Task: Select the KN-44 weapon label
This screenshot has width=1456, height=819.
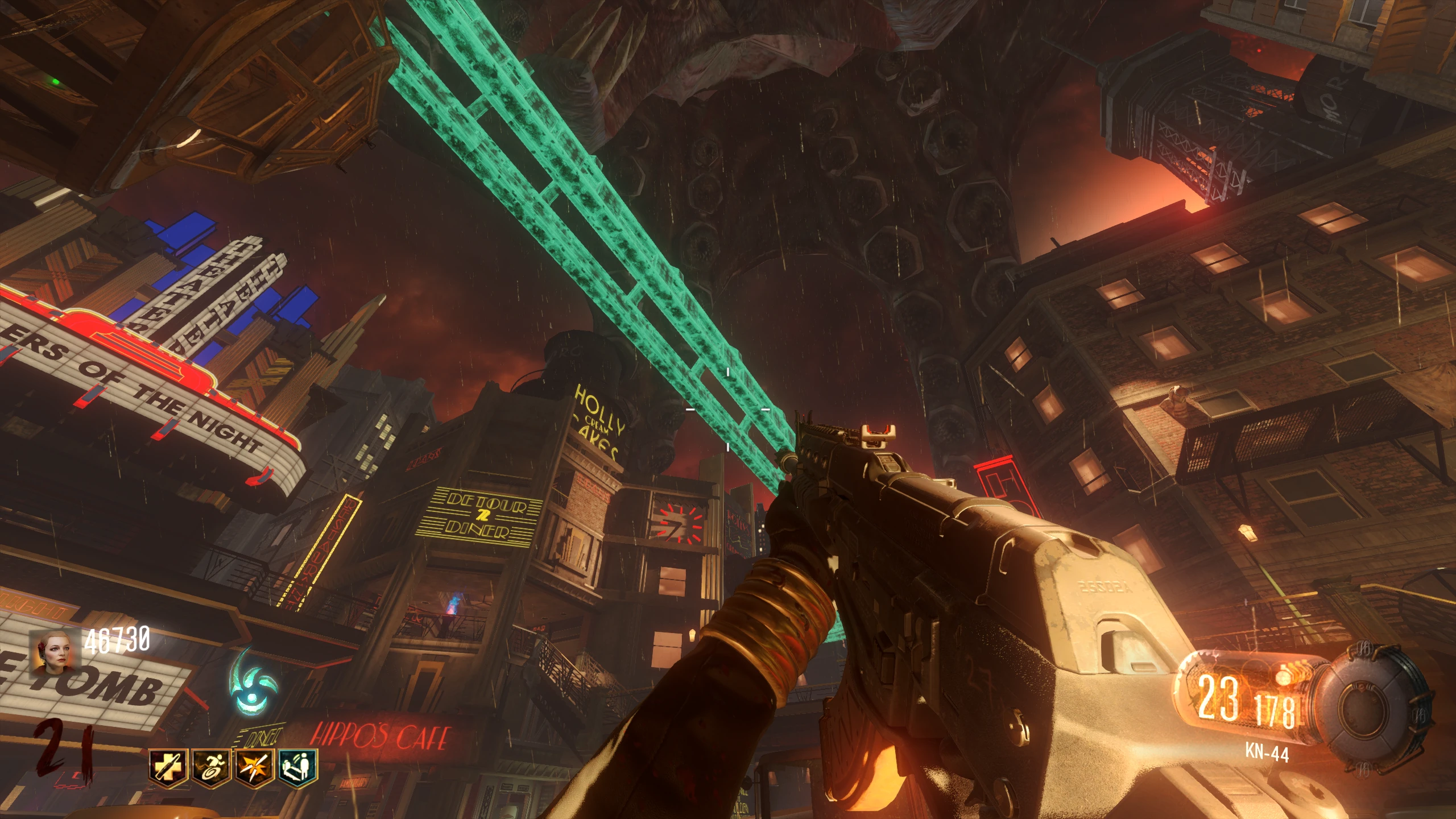Action: point(1266,752)
